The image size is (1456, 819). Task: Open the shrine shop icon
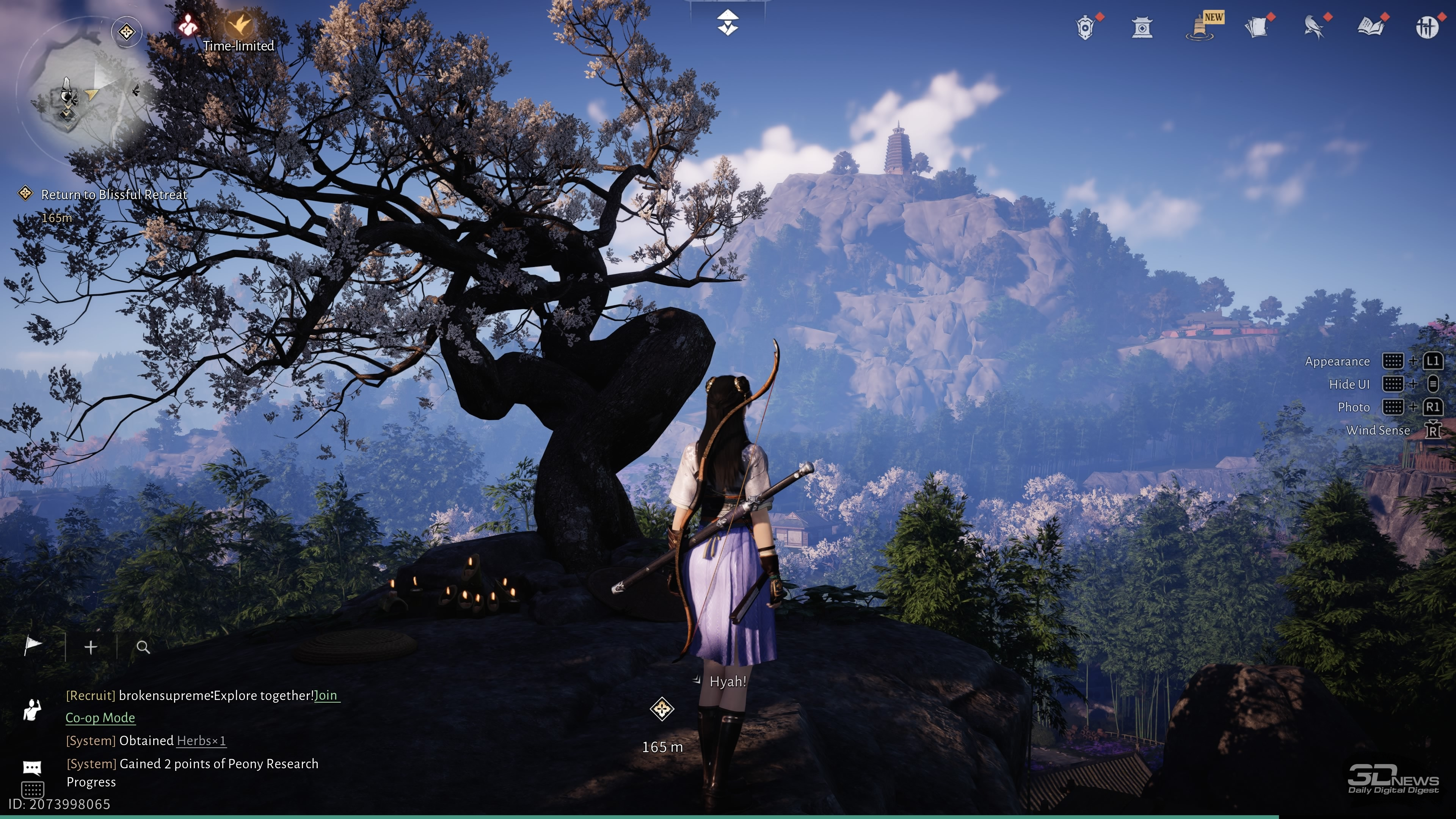click(x=1142, y=27)
